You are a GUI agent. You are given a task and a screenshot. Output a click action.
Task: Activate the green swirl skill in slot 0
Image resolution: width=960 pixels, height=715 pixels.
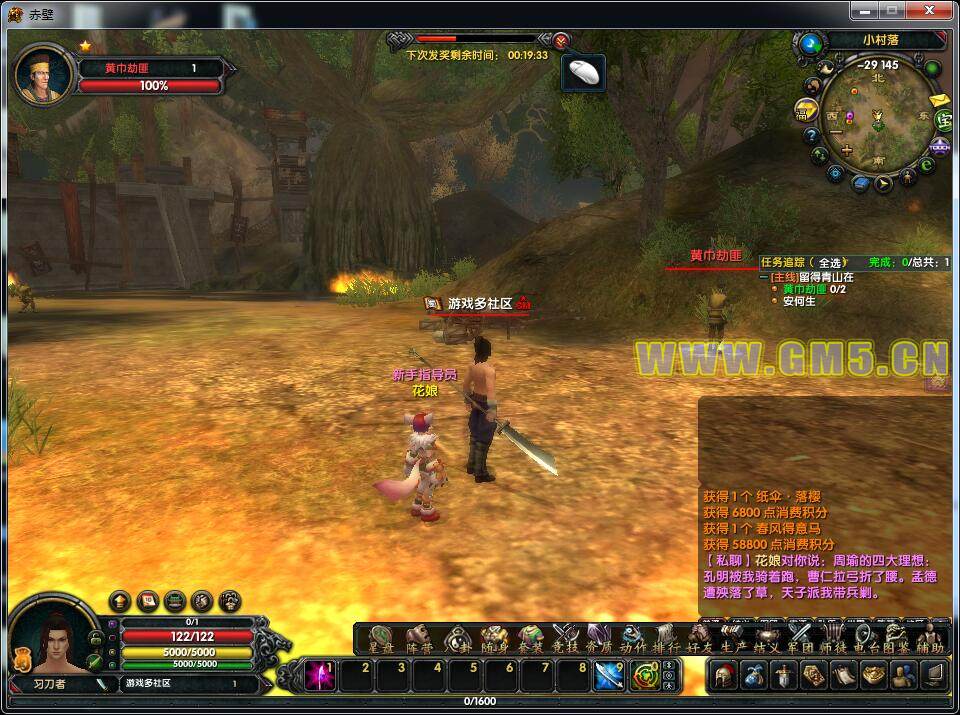[x=645, y=676]
